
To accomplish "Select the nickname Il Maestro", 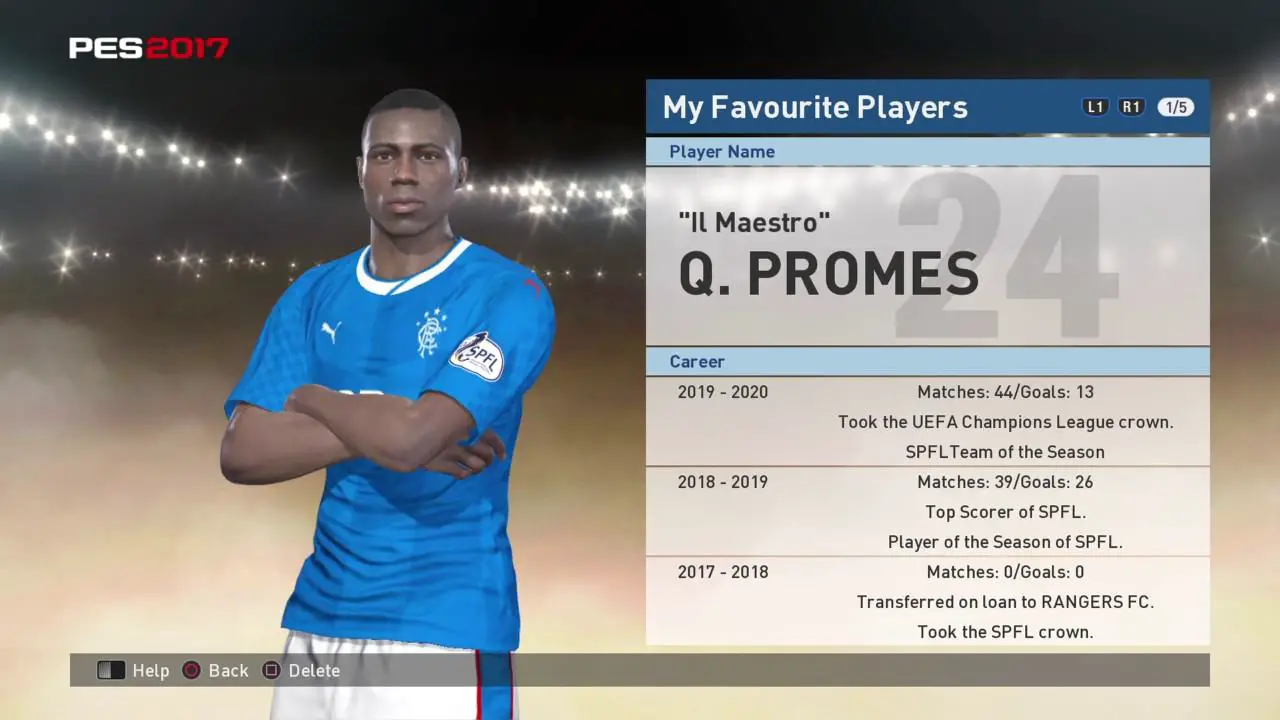I will click(754, 222).
